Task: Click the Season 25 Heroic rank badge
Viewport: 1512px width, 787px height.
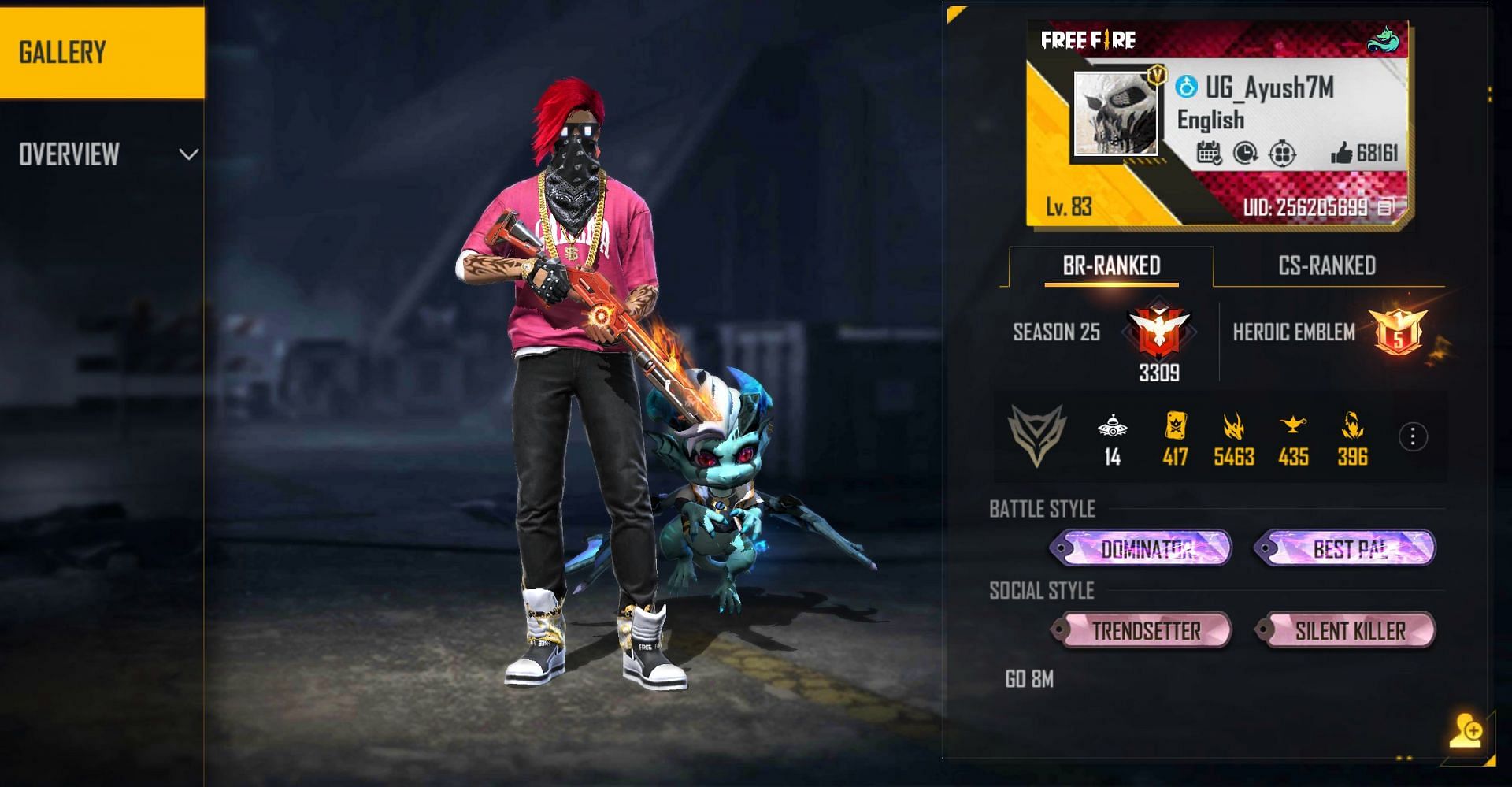Action: click(1159, 332)
